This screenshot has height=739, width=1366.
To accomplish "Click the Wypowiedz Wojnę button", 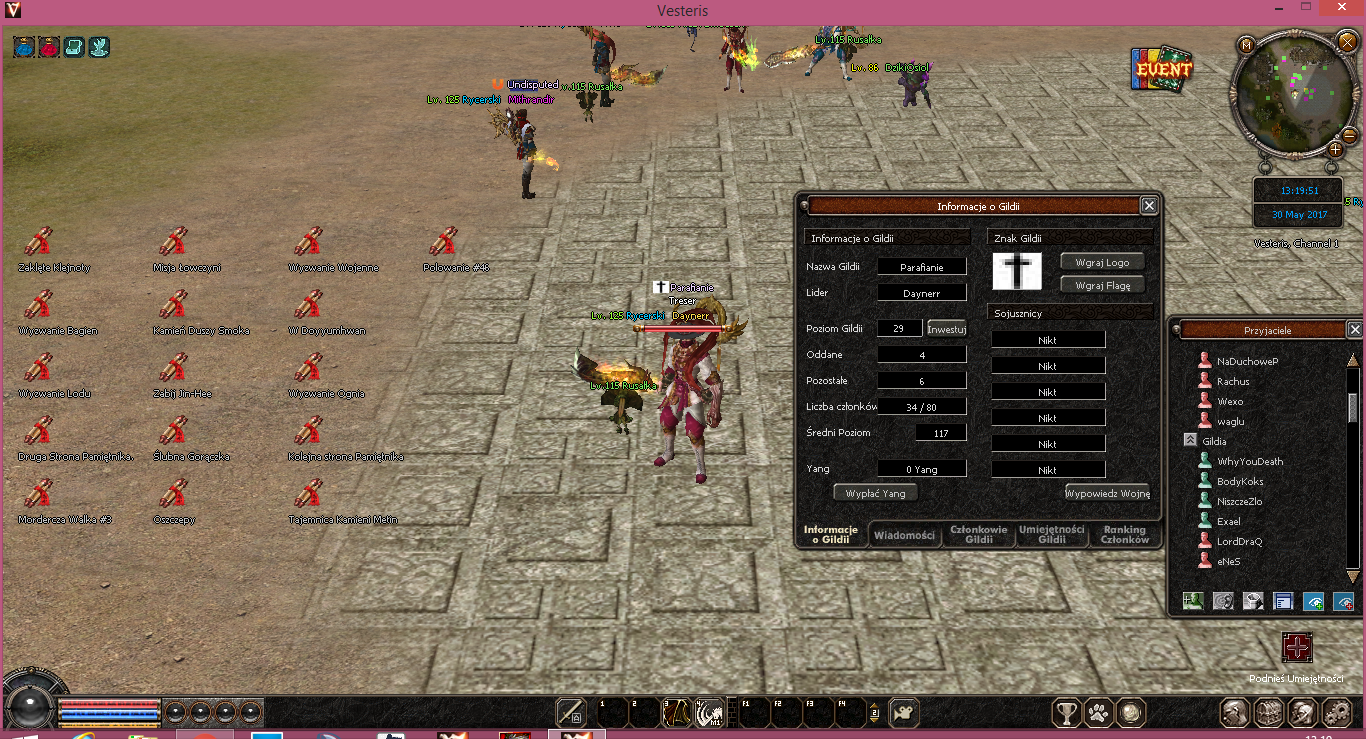I will click(1107, 493).
